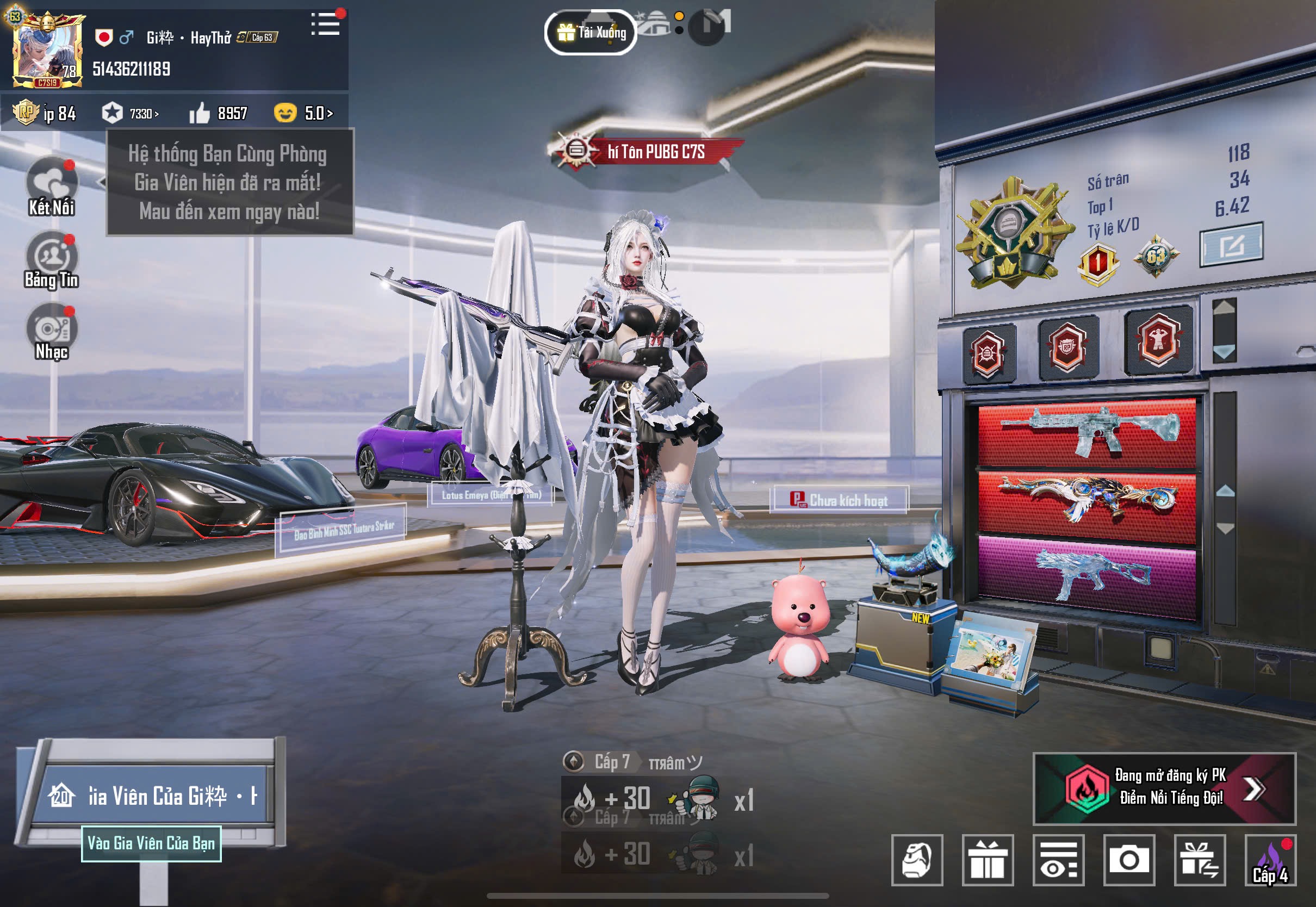Open the Cấp 4 flame level icon
This screenshot has height=907, width=1316.
coord(1270,860)
